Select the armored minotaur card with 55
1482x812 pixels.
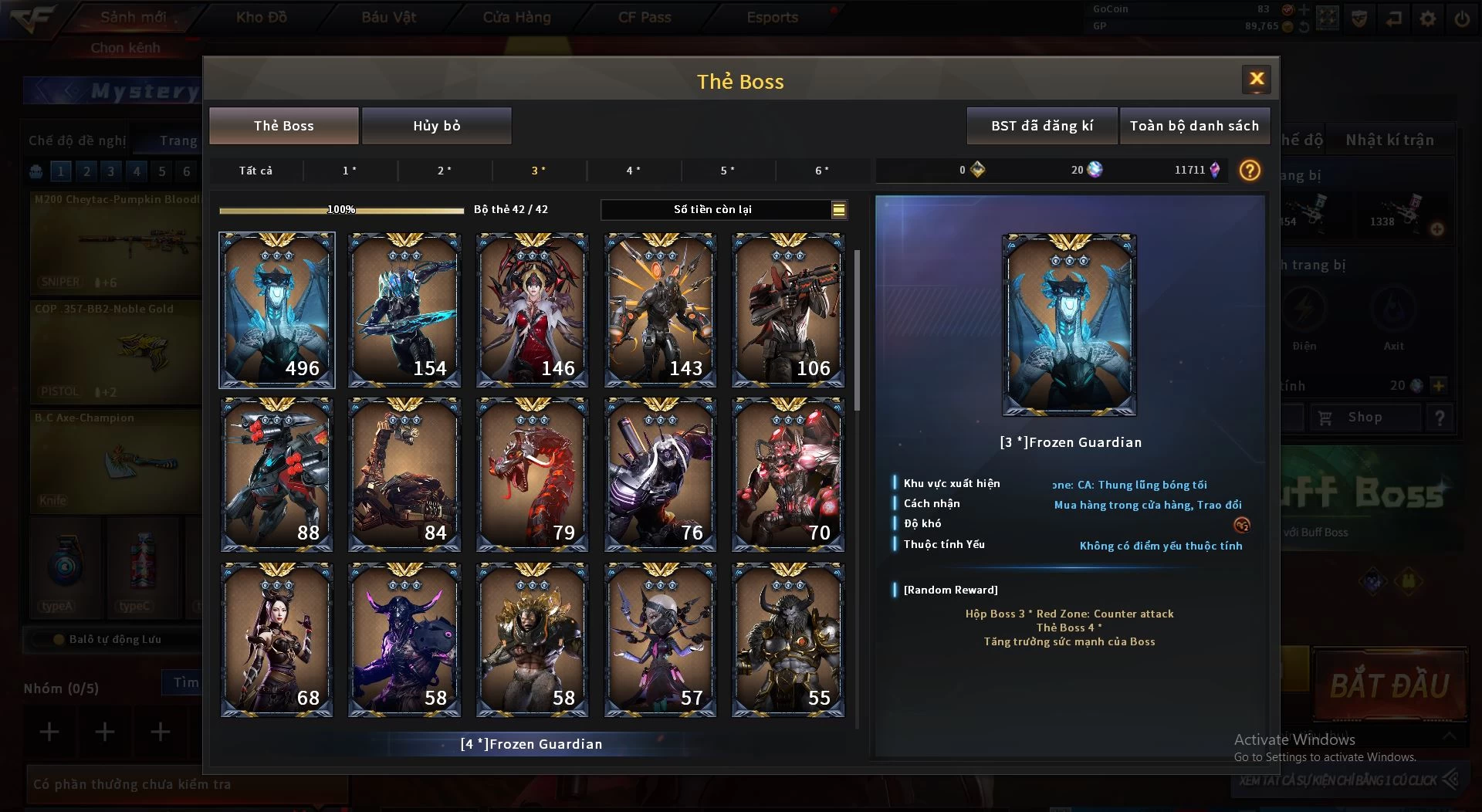[787, 639]
